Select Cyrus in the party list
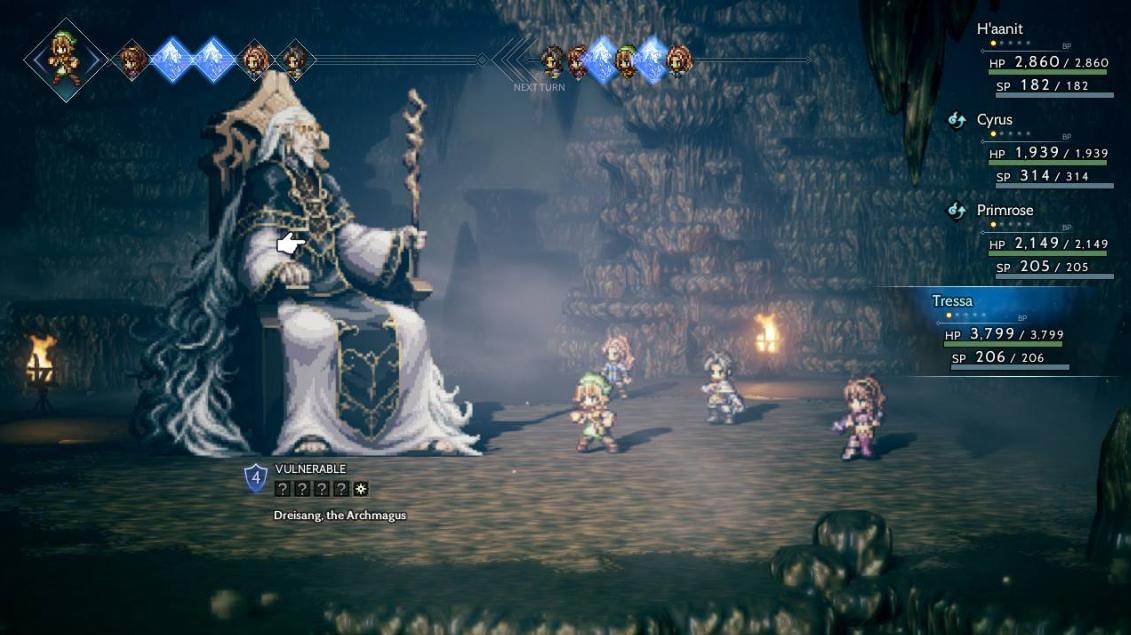The width and height of the screenshot is (1131, 635). click(1045, 152)
